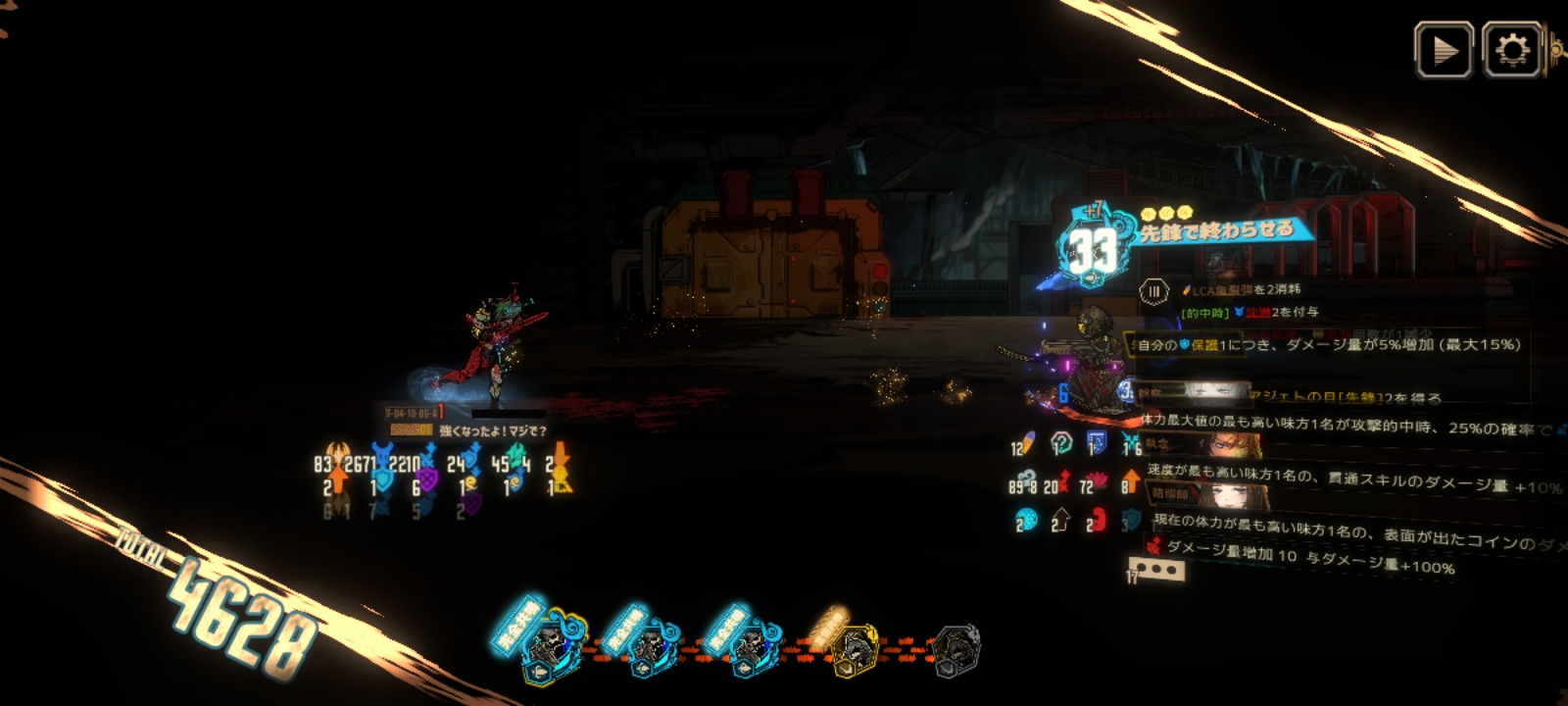This screenshot has width=1568, height=706.
Task: Open the gear settings menu
Action: pos(1512,50)
